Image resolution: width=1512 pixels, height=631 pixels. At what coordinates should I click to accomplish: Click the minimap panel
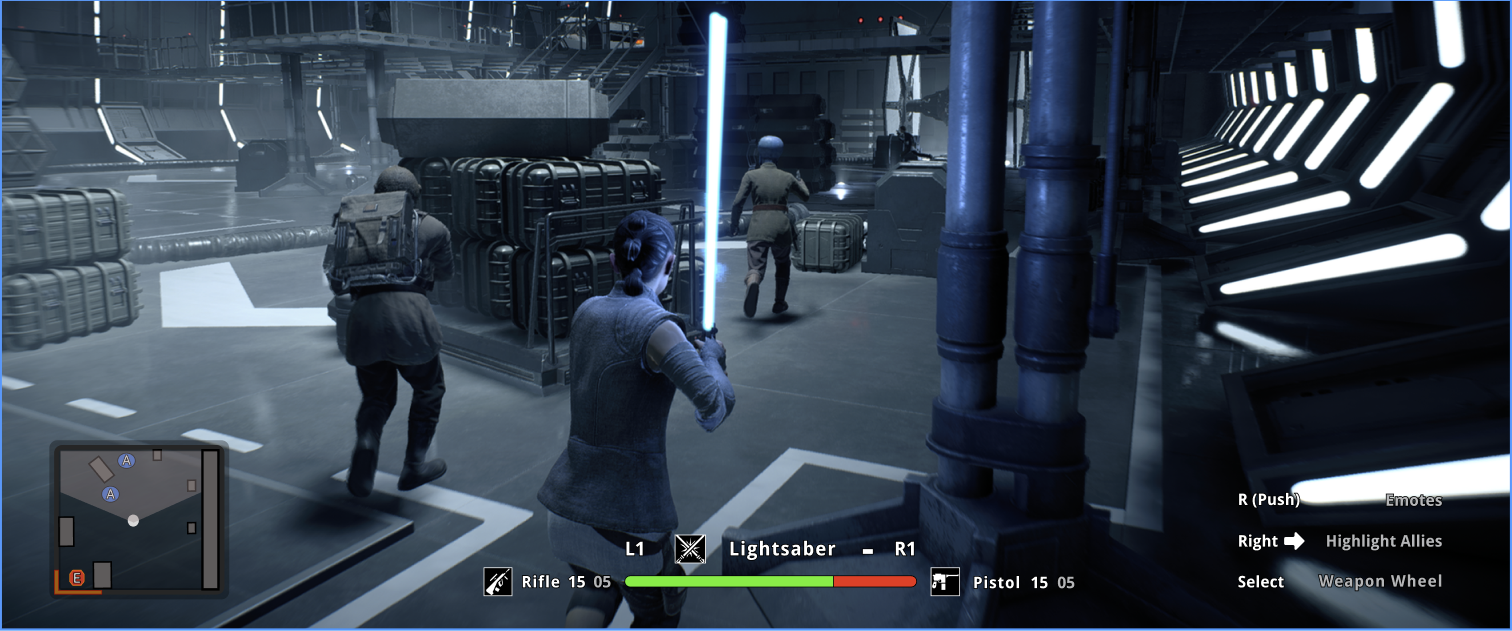pos(139,519)
